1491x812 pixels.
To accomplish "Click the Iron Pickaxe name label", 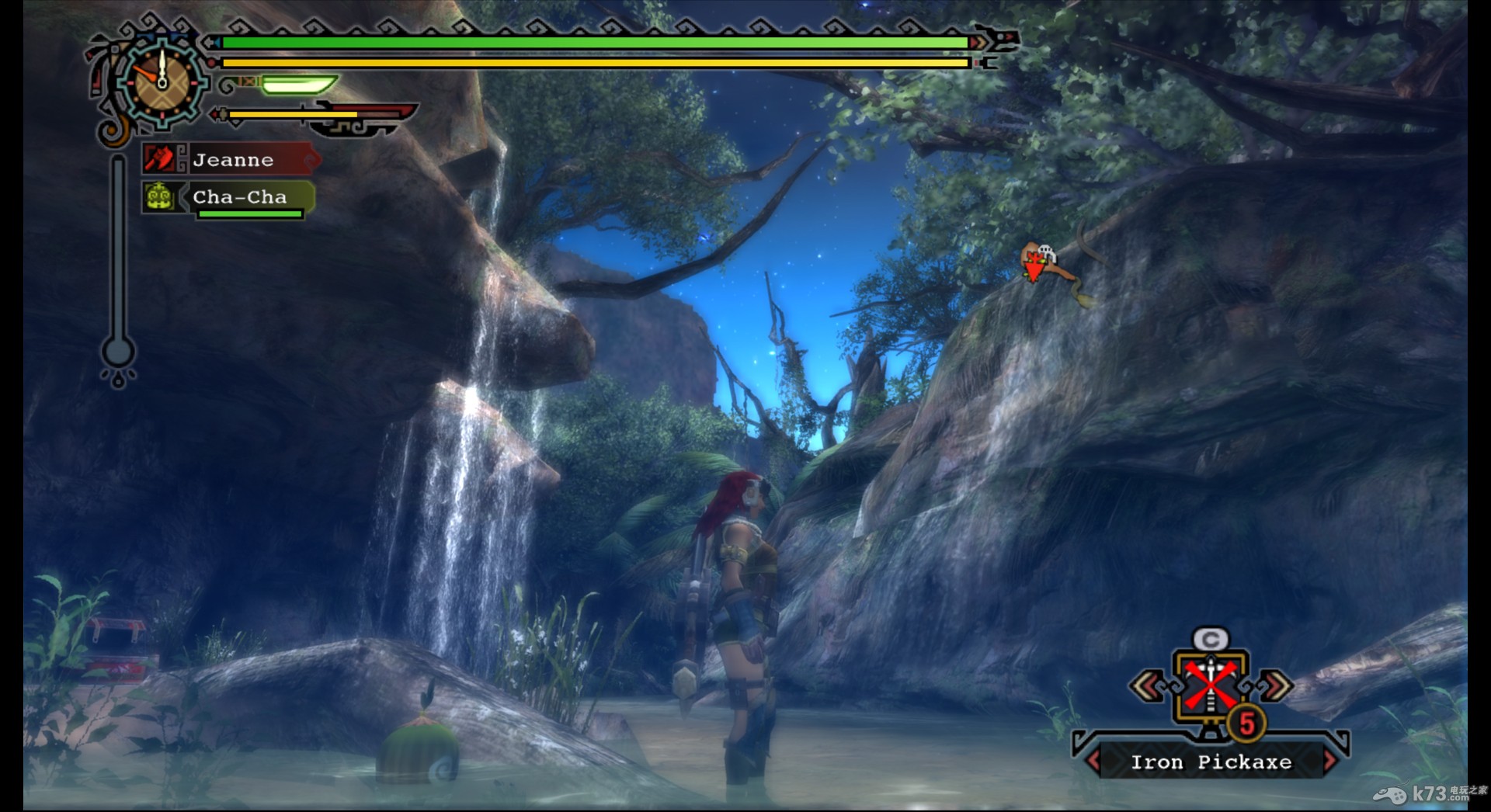I will tap(1211, 762).
